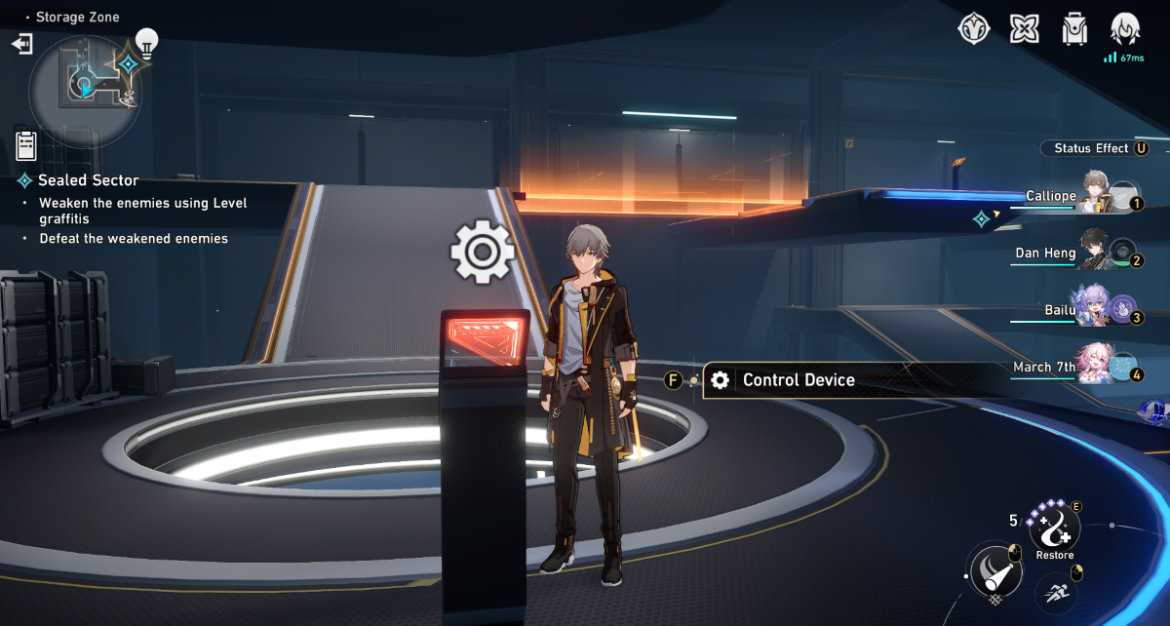Open the backpack inventory
The height and width of the screenshot is (626, 1170).
click(x=1075, y=29)
